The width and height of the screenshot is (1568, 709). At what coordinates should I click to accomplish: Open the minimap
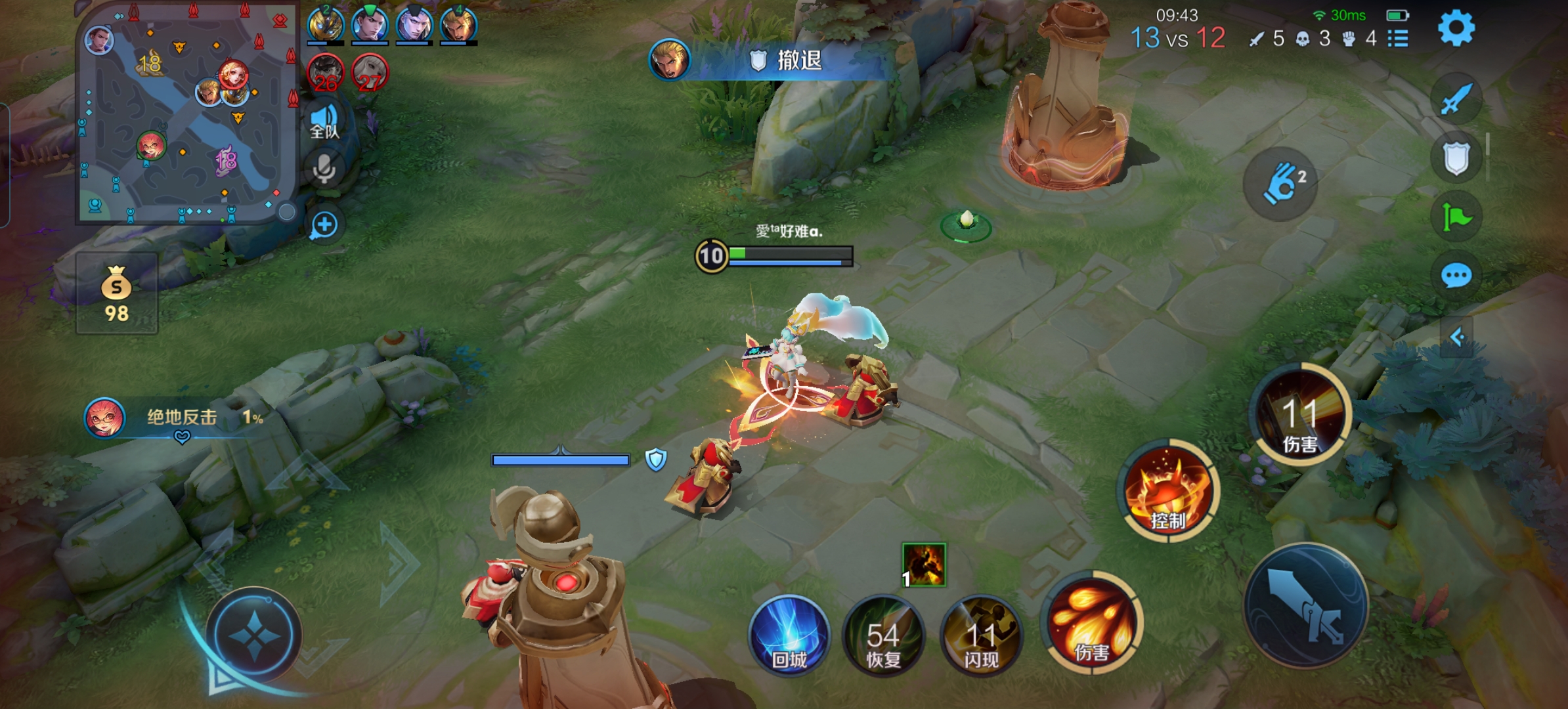[186, 115]
